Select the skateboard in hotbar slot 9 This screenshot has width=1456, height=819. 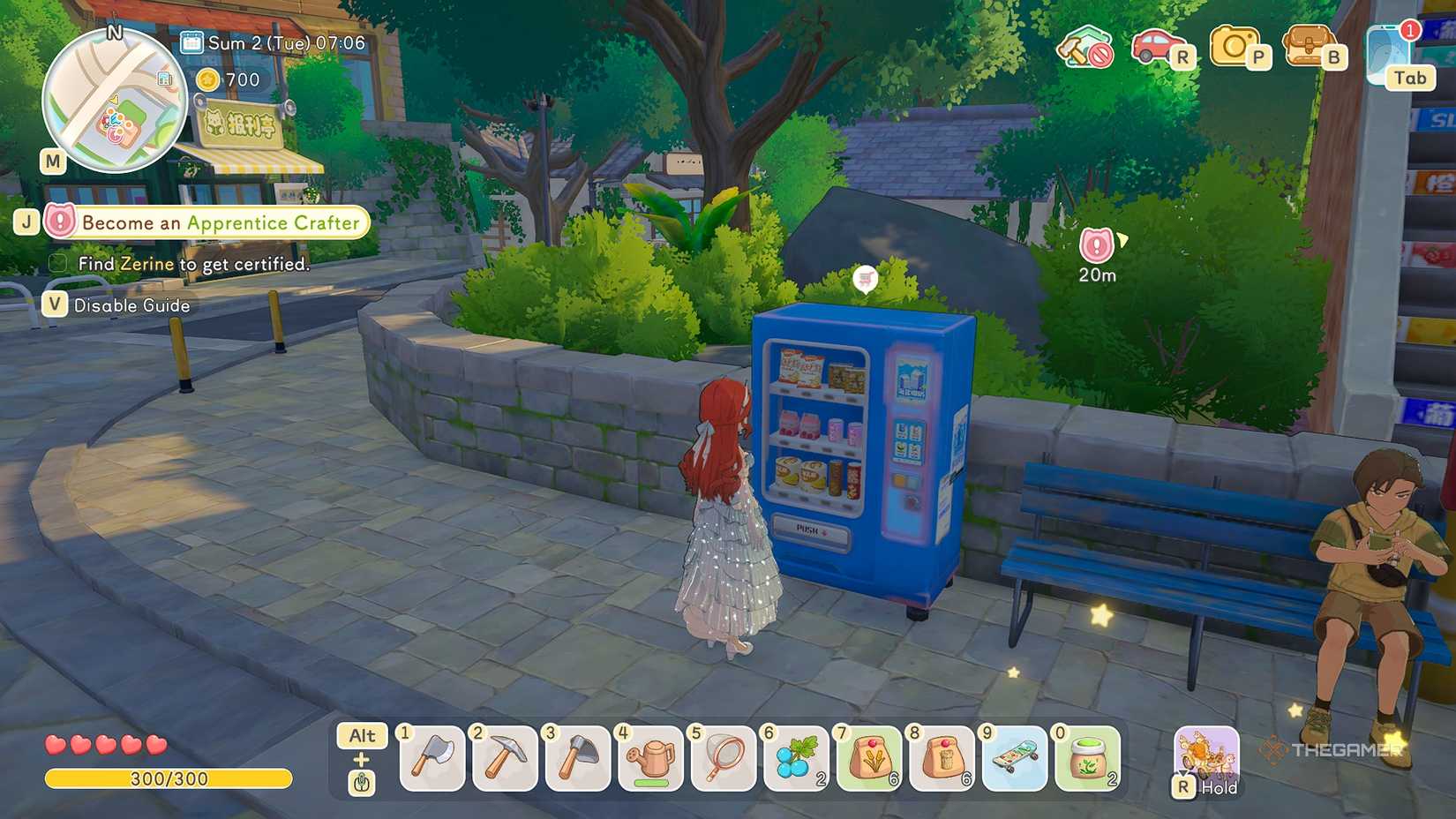[x=1014, y=757]
